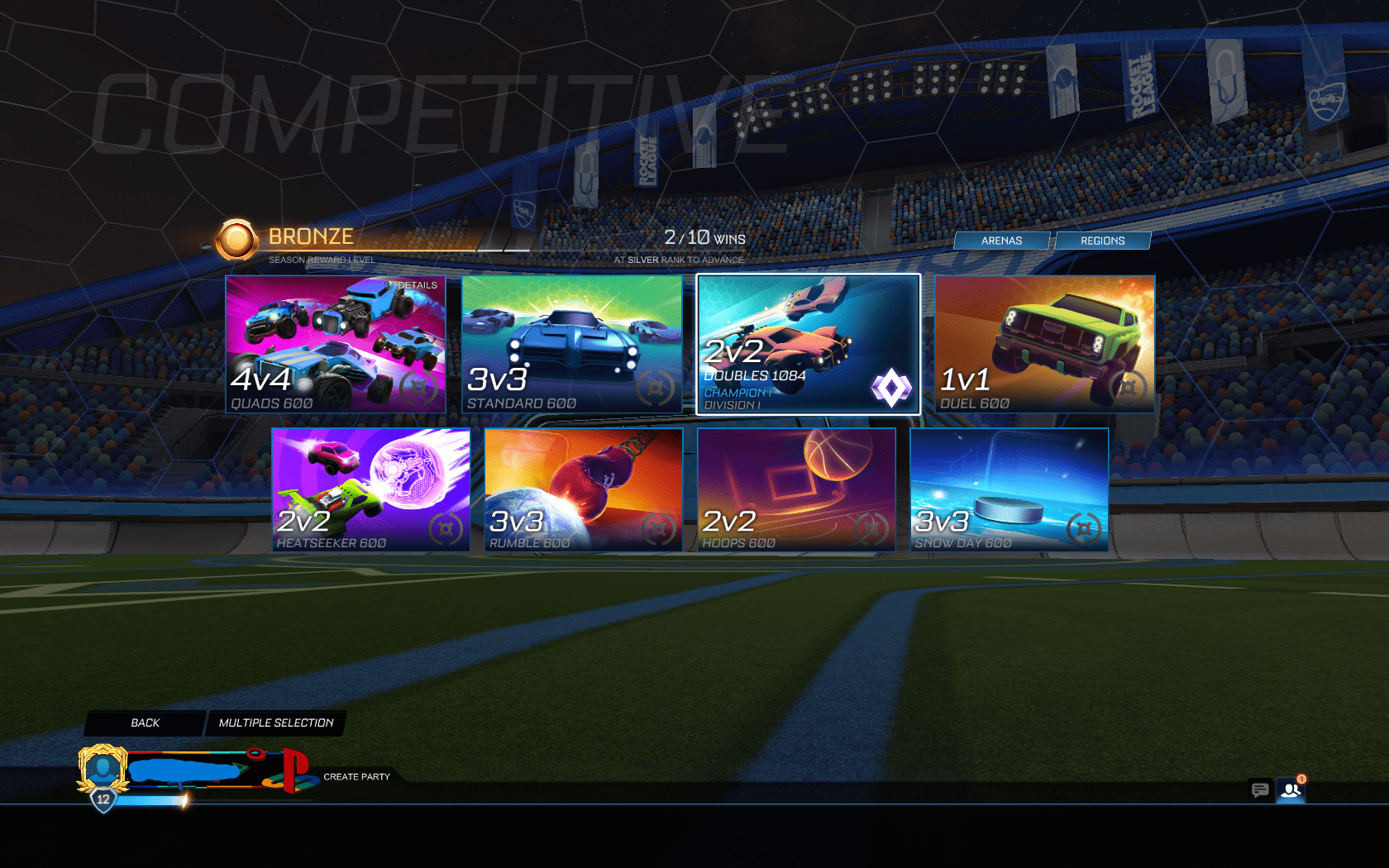Select the 4v4 Quads playlist tile
Image resolution: width=1389 pixels, height=868 pixels.
click(335, 344)
